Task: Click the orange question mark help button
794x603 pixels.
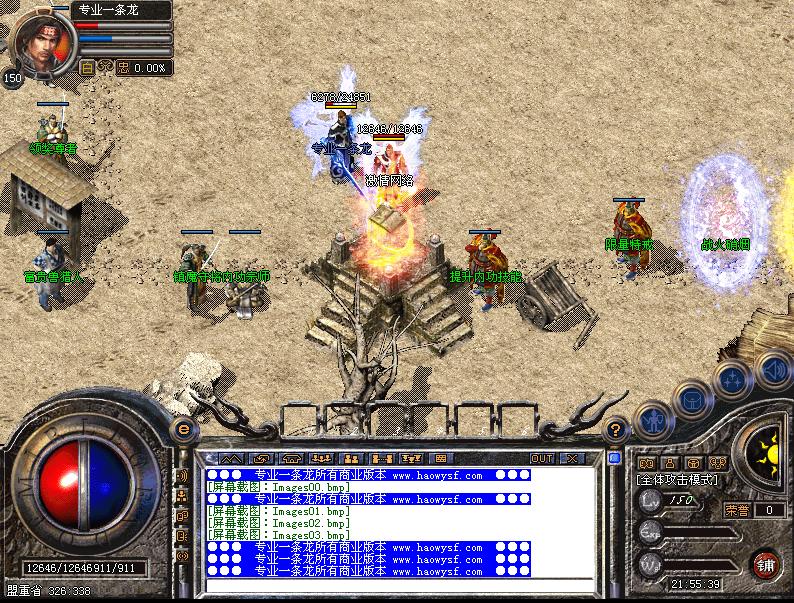Action: (x=618, y=431)
